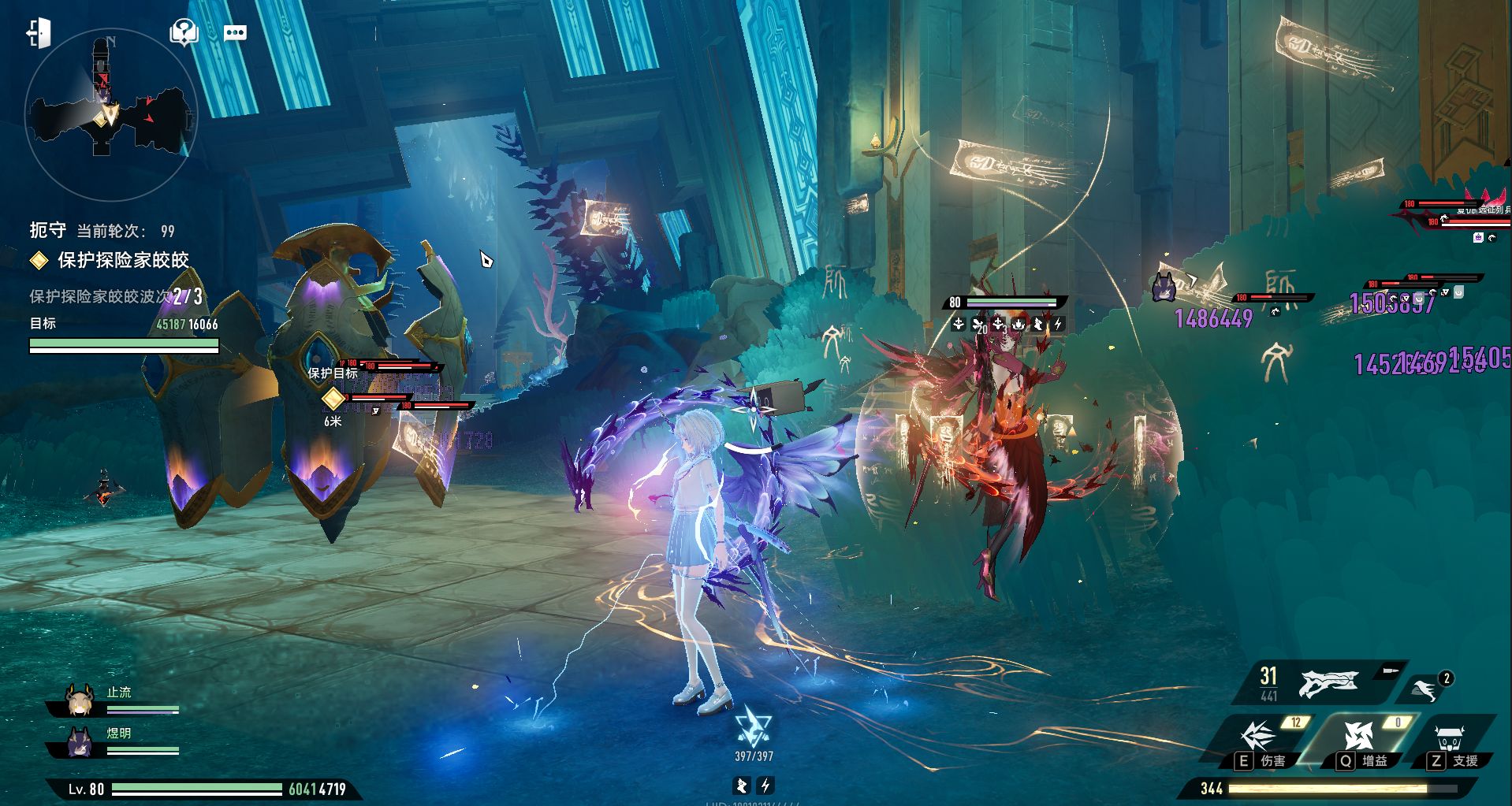Click the exit door icon
Viewport: 1512px width, 806px height.
tap(39, 33)
